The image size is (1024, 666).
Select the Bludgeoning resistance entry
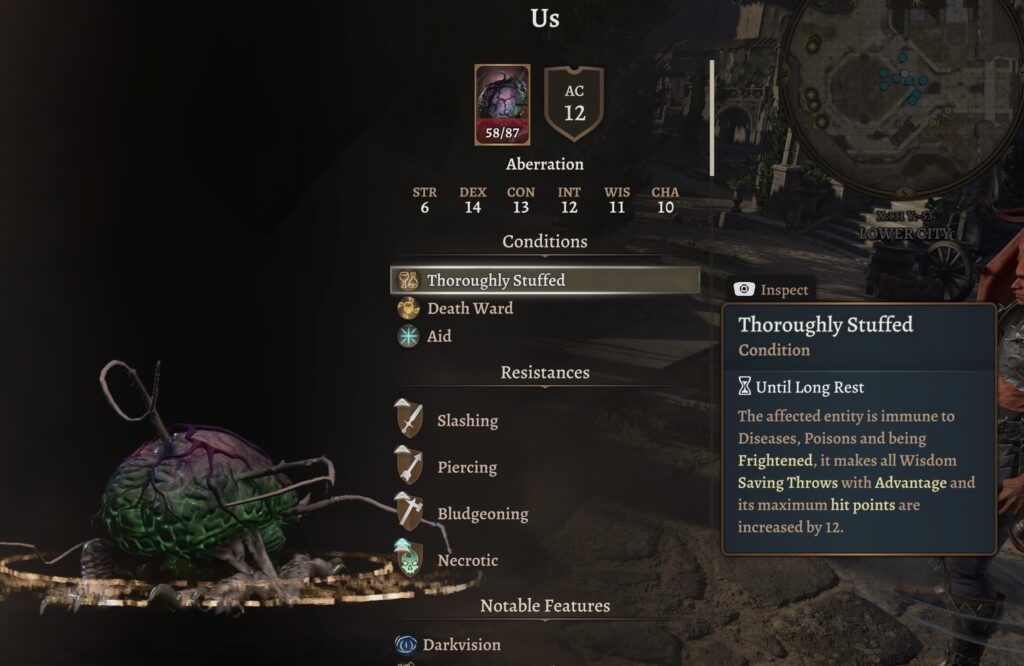click(481, 514)
